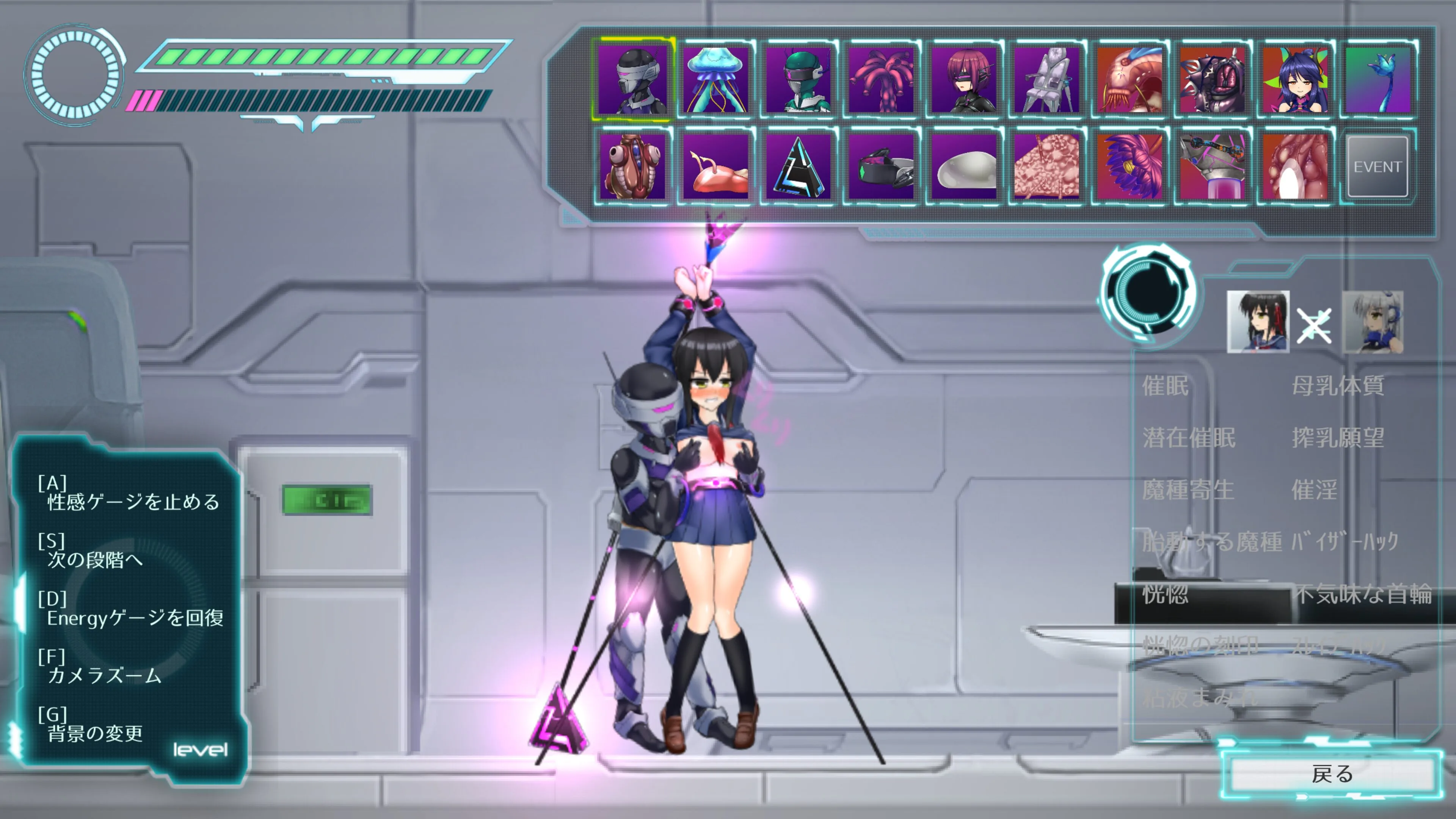
Task: Switch to the dark-haired girl portrait
Action: click(1258, 322)
